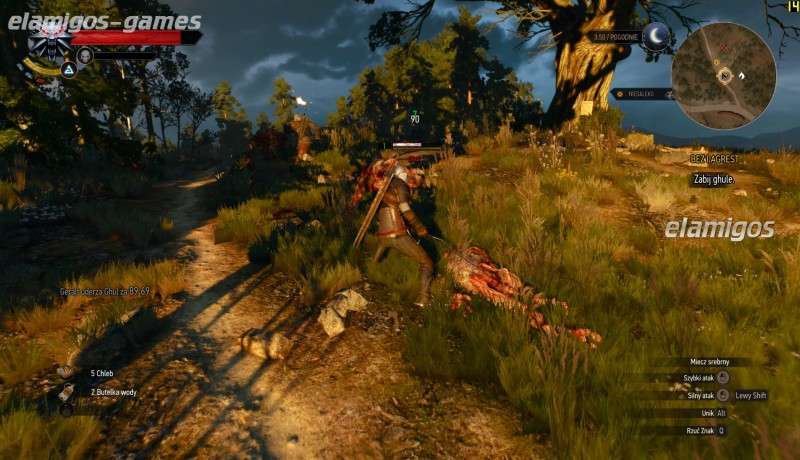Click the skull toxicity icon
The image size is (800, 460).
point(85,55)
